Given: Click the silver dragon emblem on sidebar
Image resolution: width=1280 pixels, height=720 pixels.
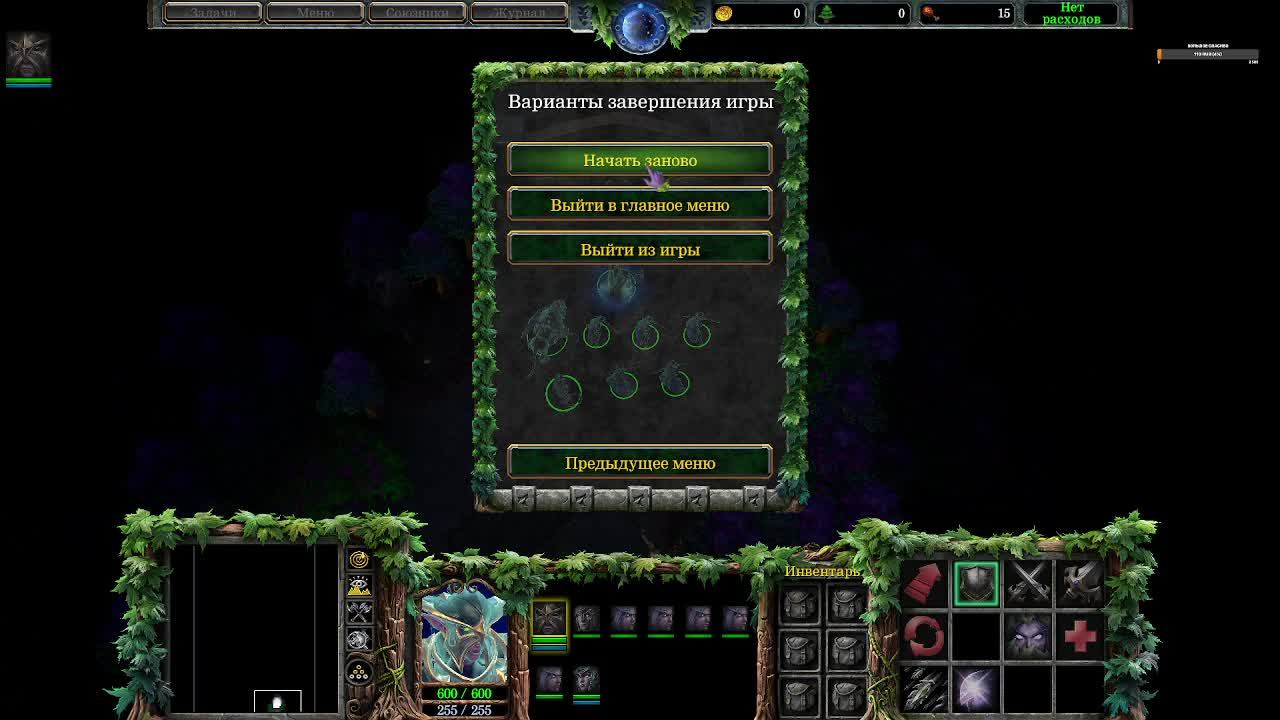Looking at the screenshot, I should tap(359, 639).
